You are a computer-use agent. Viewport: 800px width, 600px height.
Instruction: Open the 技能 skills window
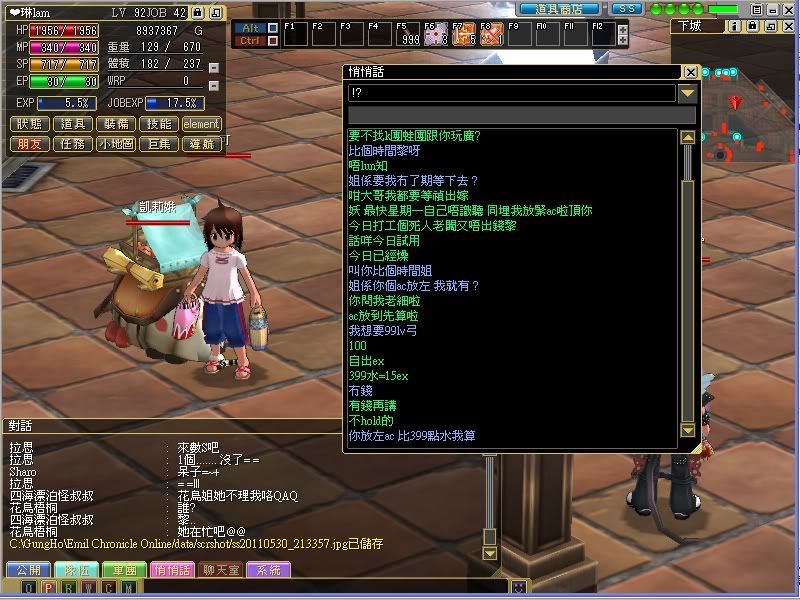pyautogui.click(x=156, y=124)
